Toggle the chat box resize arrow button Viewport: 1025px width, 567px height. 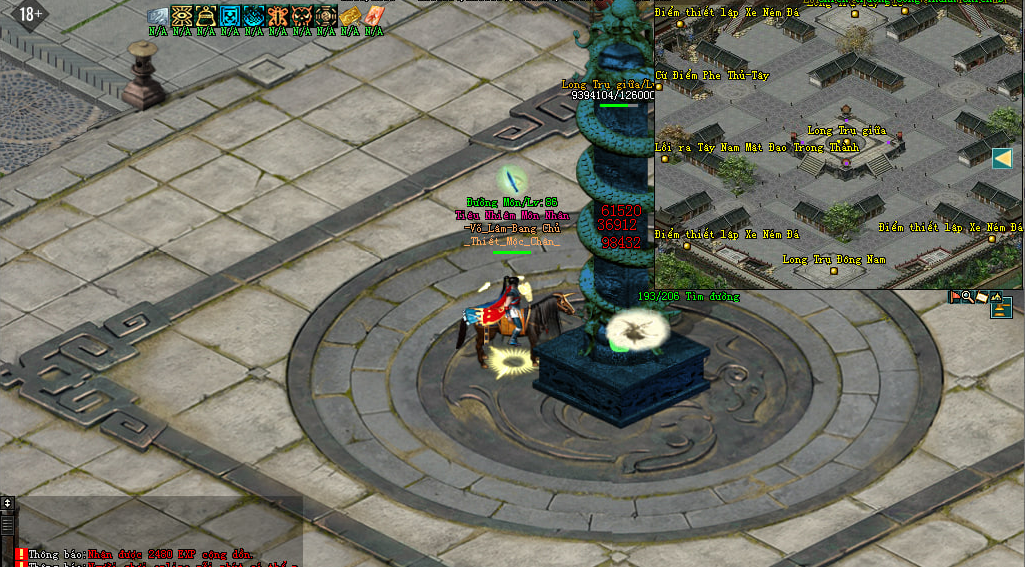click(8, 503)
